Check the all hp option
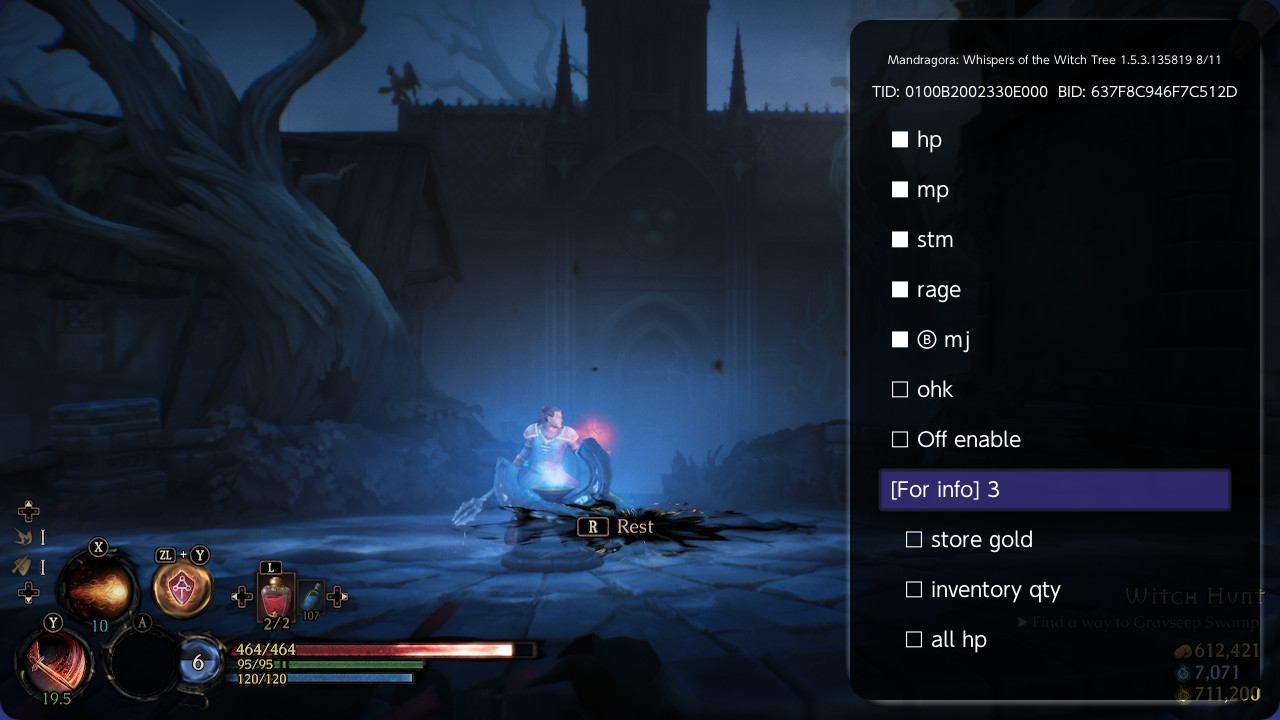The image size is (1280, 720). click(x=914, y=640)
